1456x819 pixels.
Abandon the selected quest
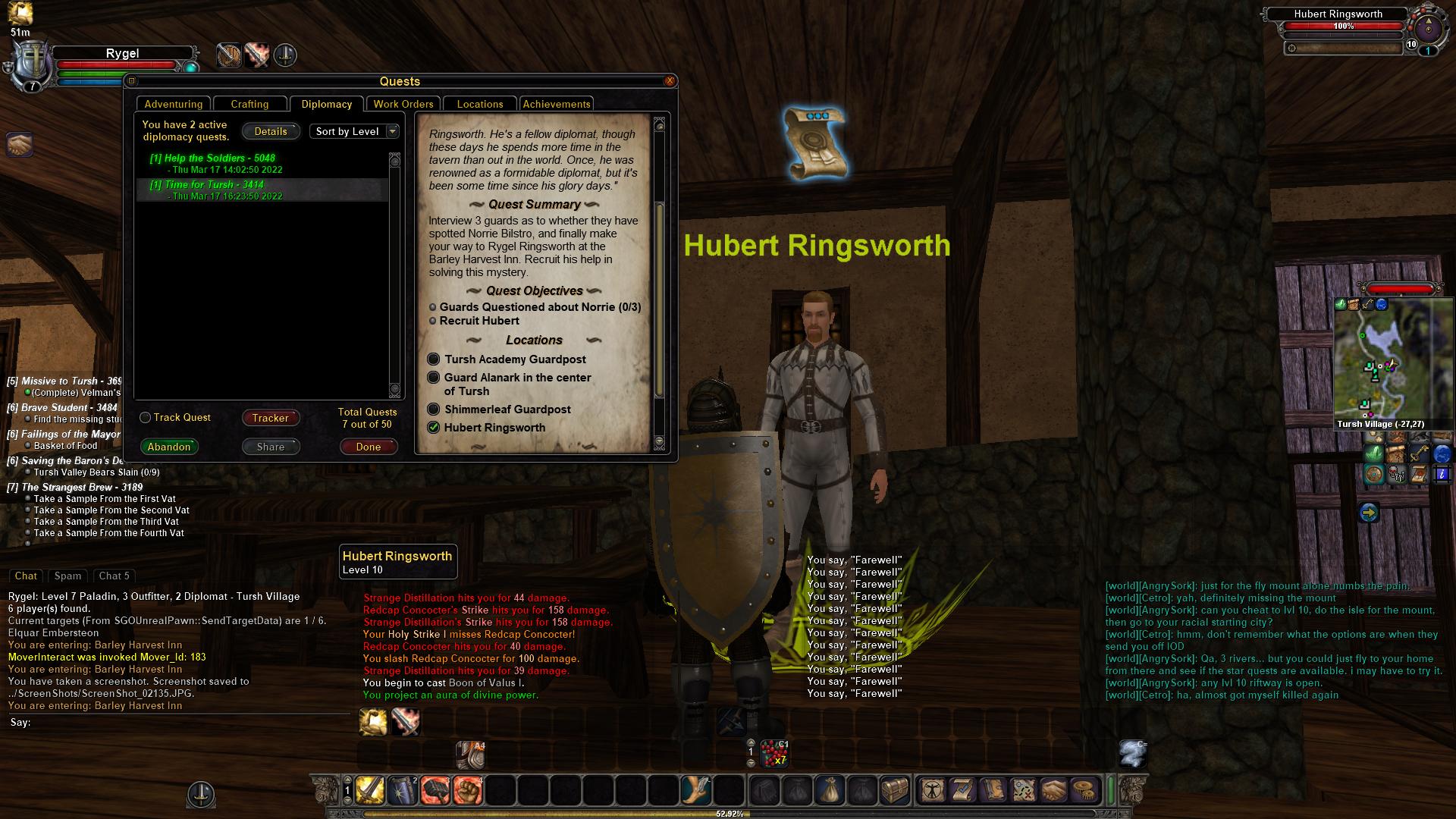point(169,447)
